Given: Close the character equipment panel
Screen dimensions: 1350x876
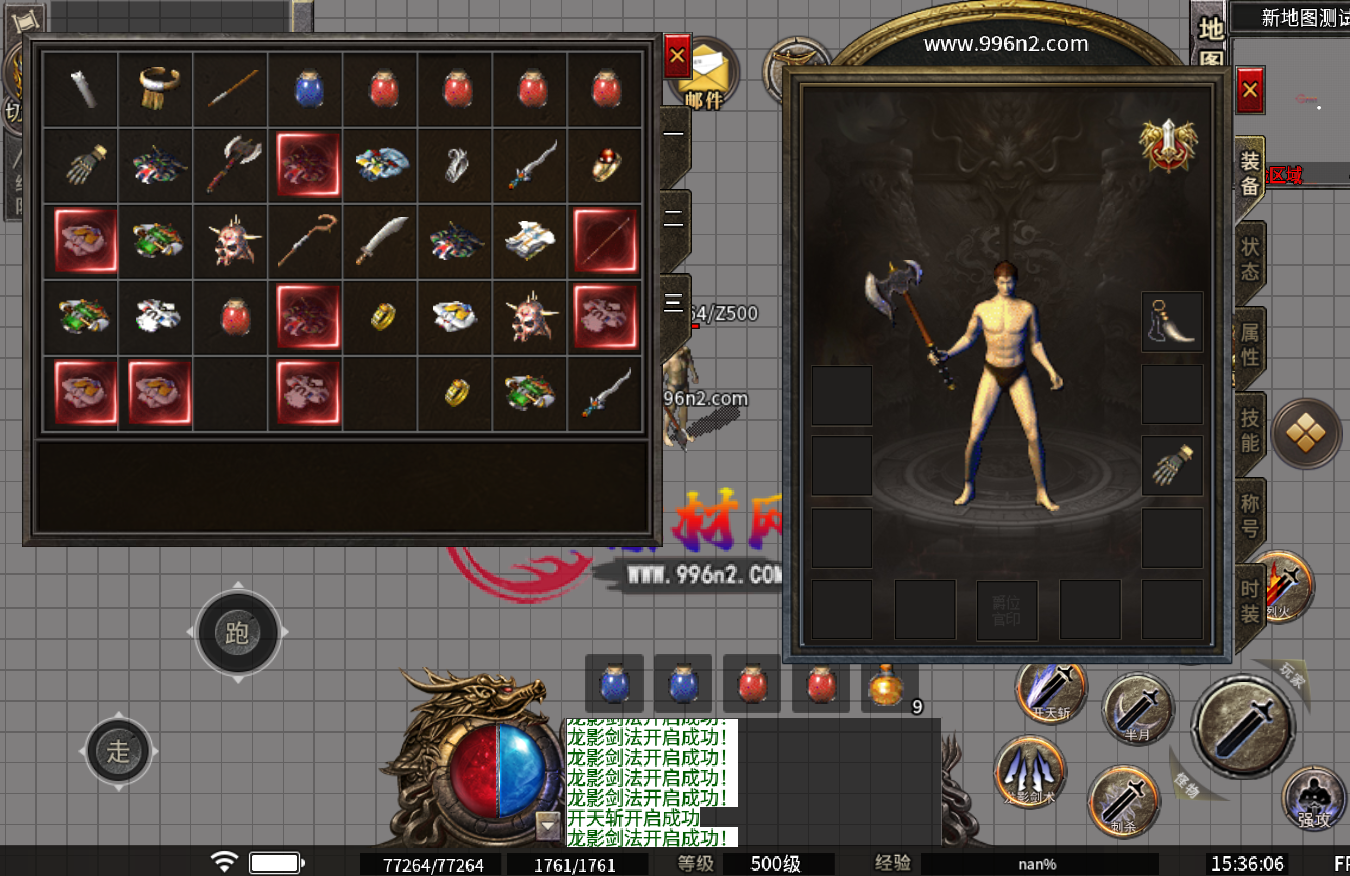Looking at the screenshot, I should click(x=1250, y=90).
